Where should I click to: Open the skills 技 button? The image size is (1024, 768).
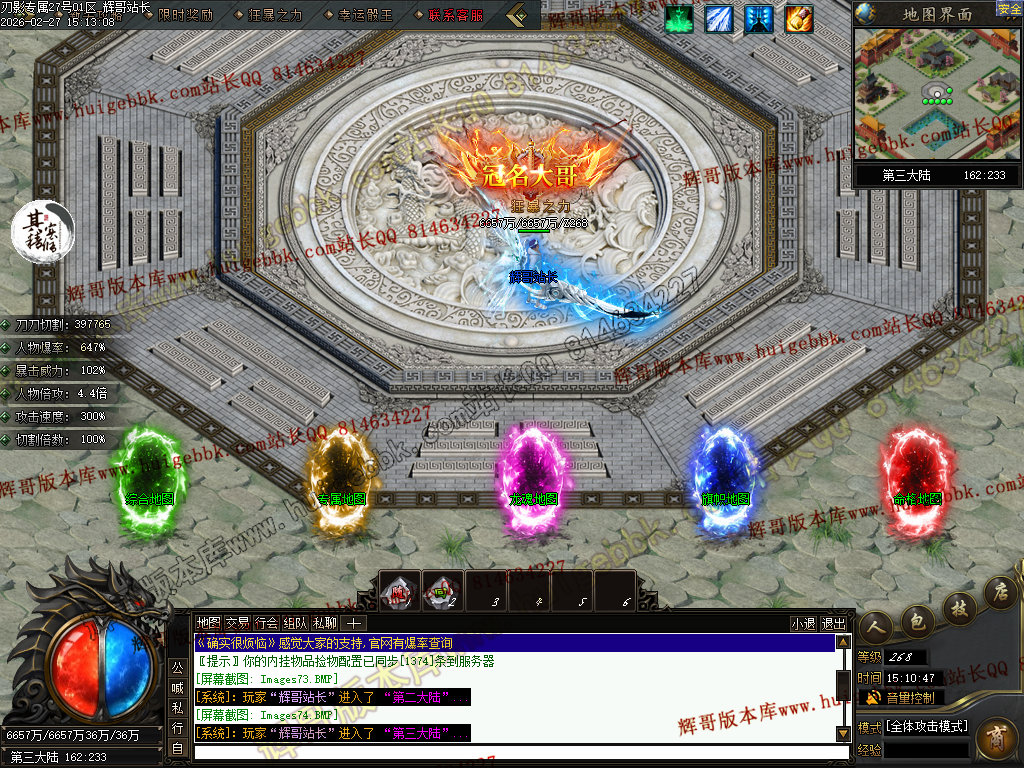click(x=958, y=607)
